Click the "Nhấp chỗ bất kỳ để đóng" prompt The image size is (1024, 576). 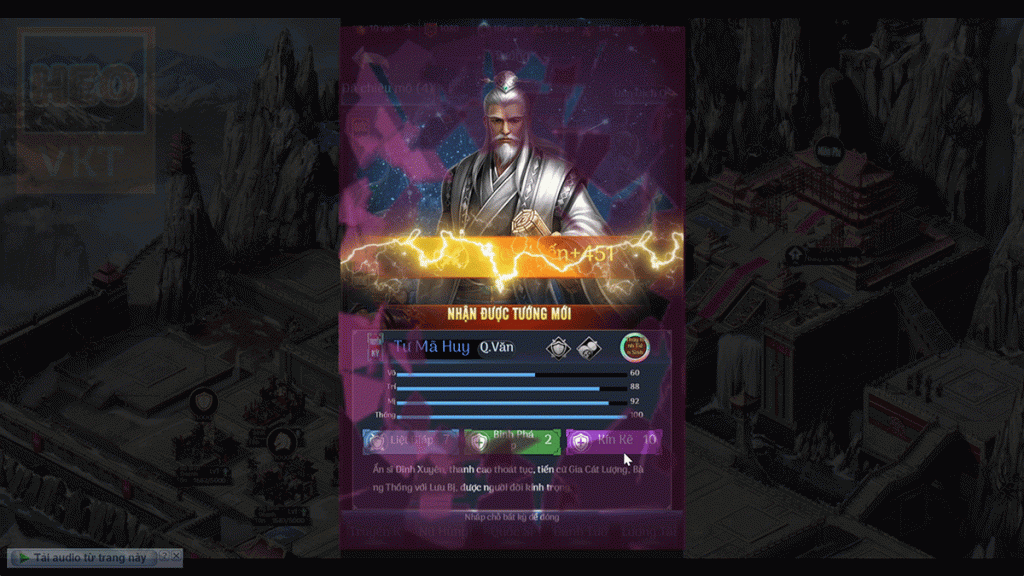(x=511, y=517)
